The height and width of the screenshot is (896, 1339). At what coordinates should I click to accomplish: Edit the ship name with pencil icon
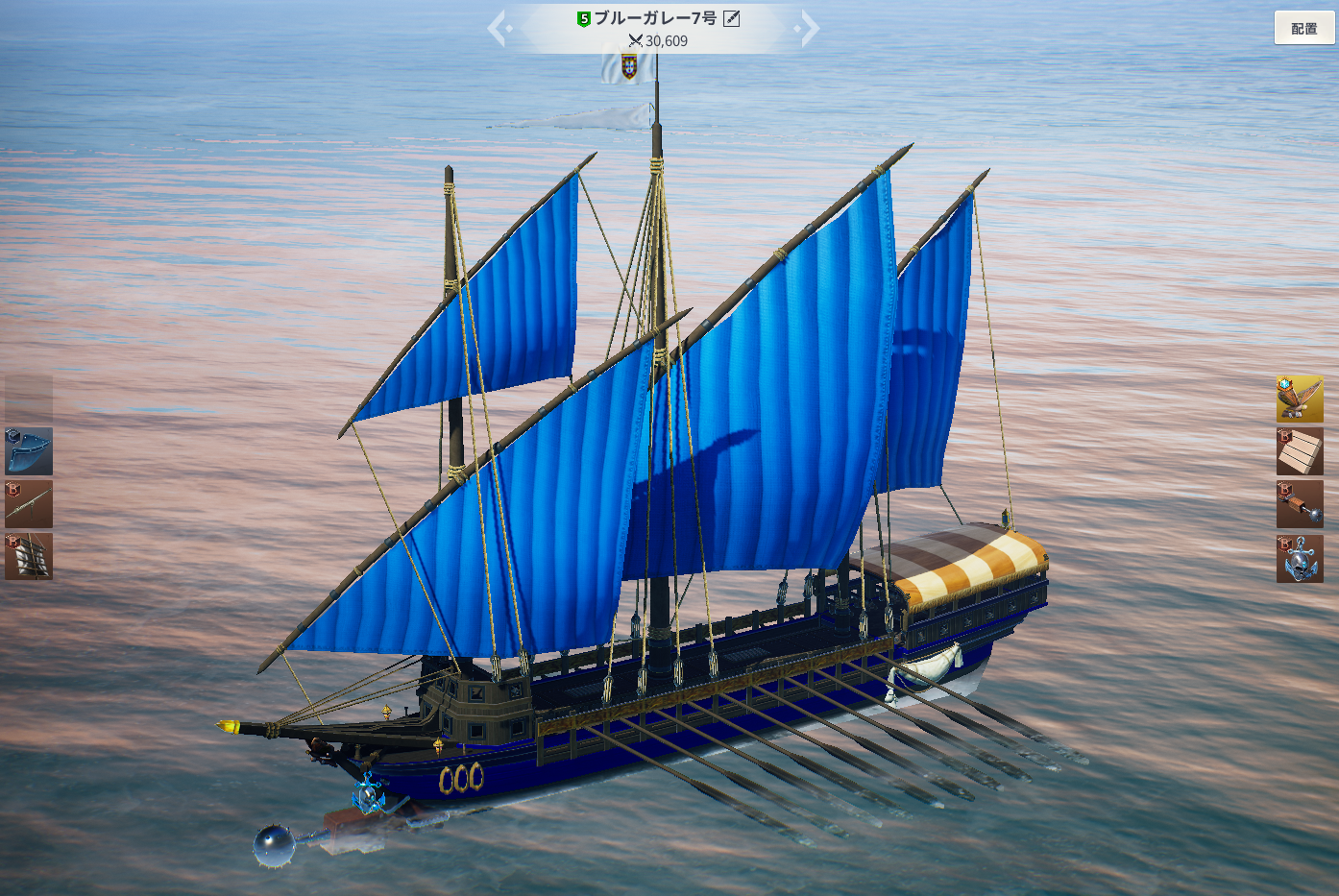(731, 18)
